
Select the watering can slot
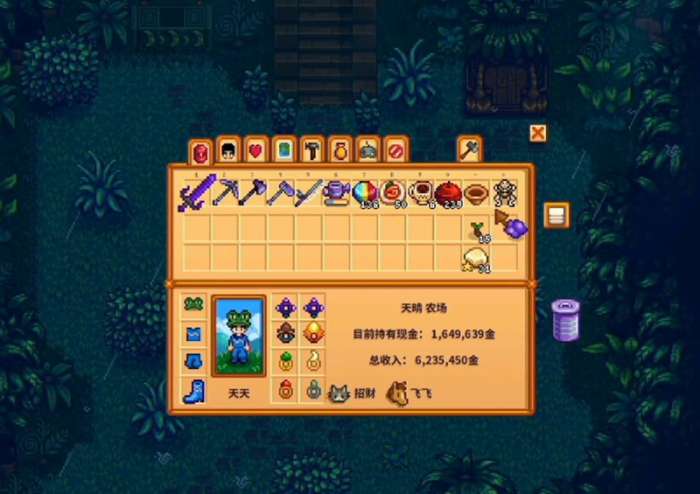click(x=336, y=190)
